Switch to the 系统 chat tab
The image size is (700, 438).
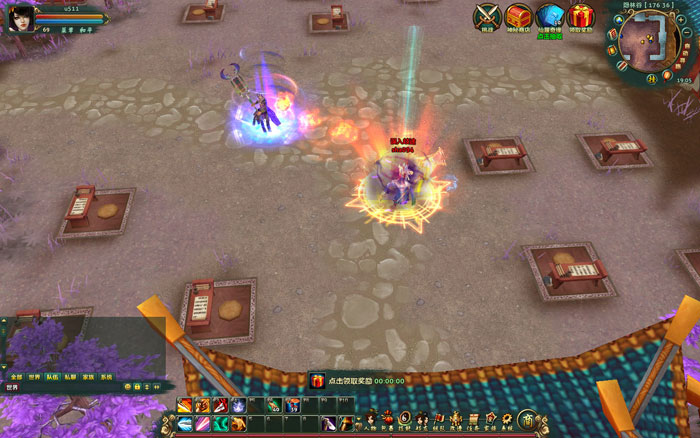tap(106, 377)
